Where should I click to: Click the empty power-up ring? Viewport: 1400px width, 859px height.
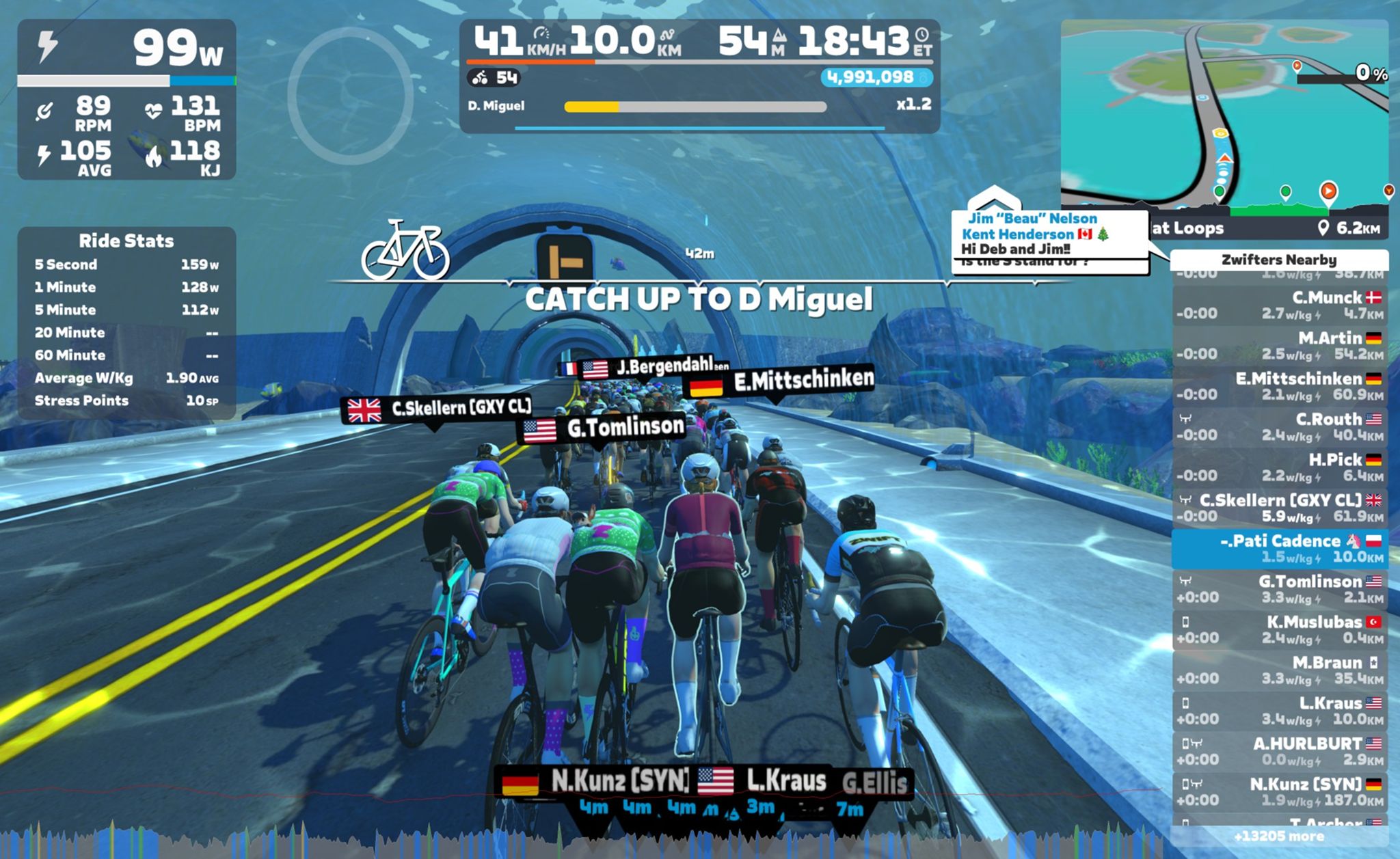pyautogui.click(x=350, y=96)
